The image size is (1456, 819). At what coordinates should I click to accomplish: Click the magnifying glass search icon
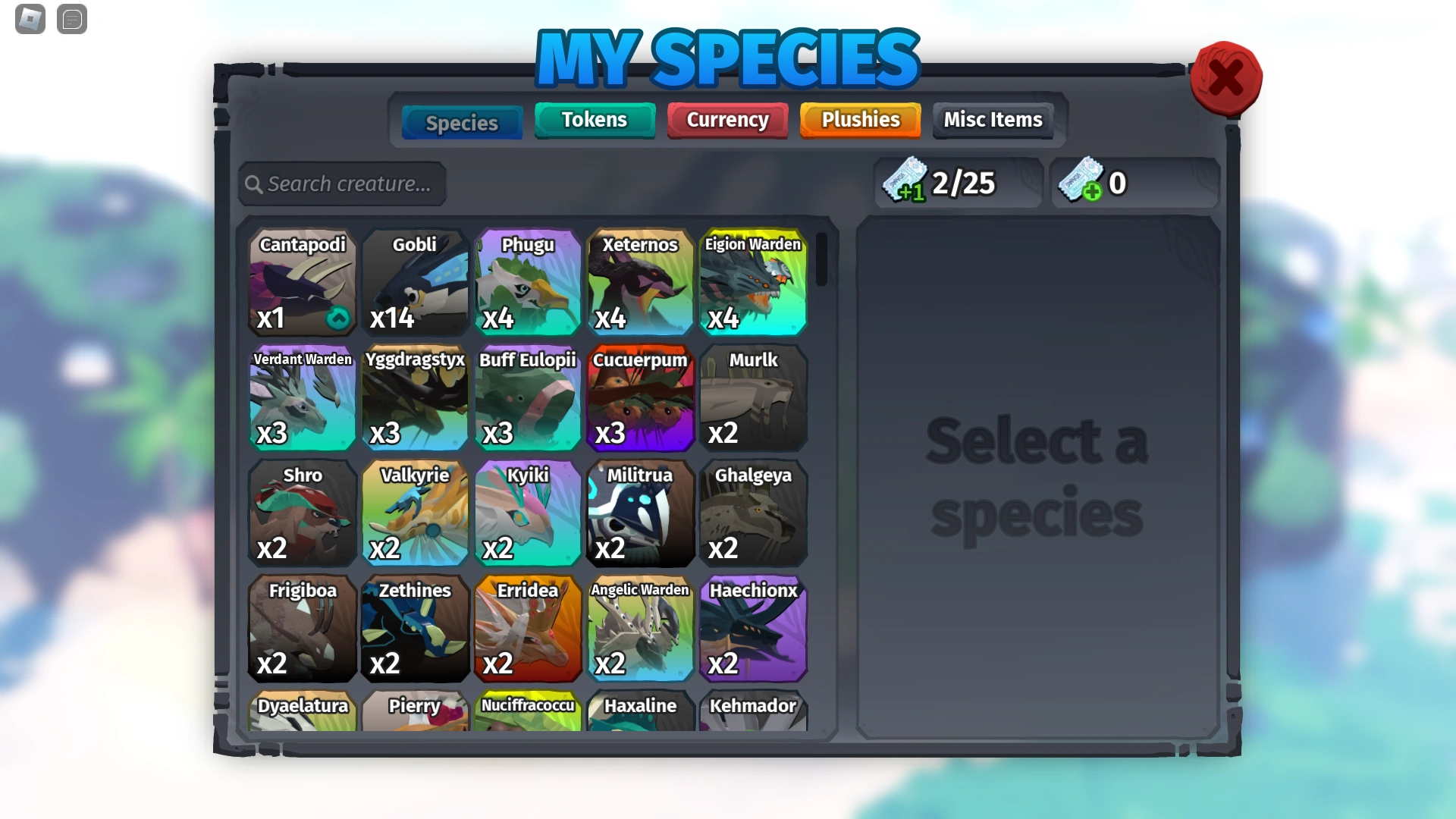254,184
